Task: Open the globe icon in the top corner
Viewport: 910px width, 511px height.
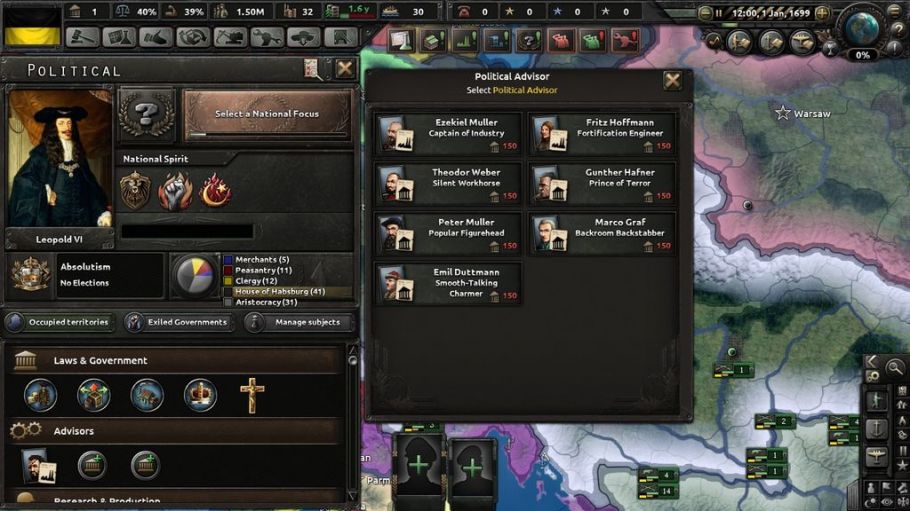Action: coord(861,25)
